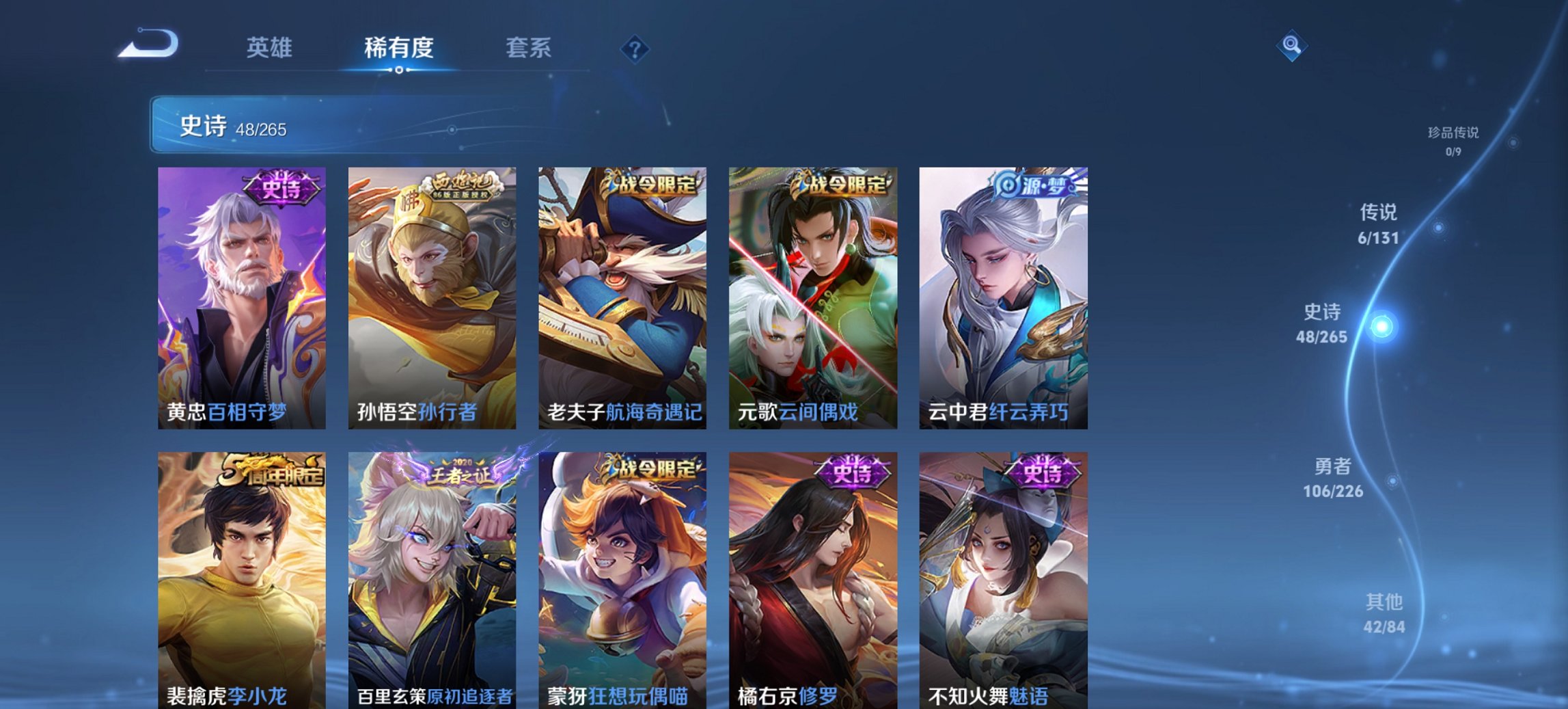Open the help question mark icon

pos(635,49)
